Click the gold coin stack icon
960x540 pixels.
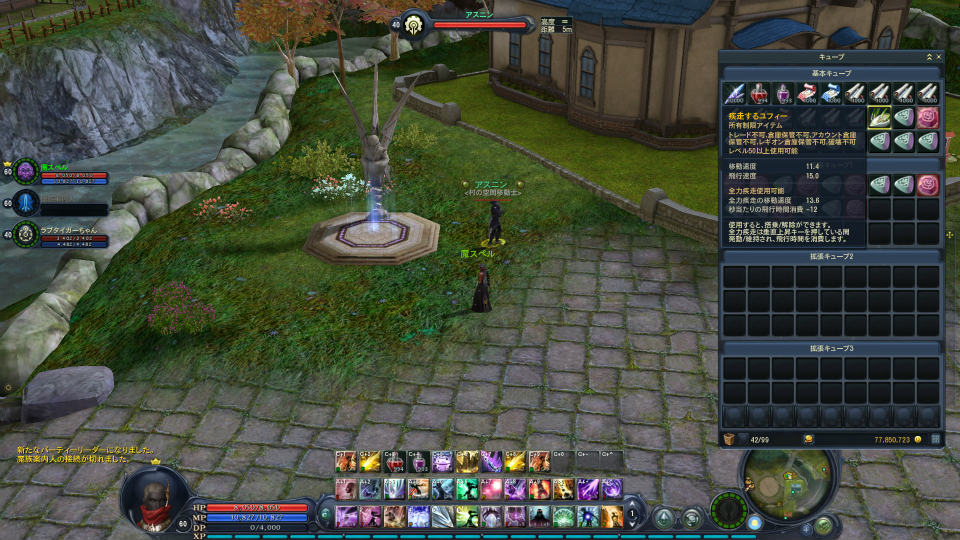coord(808,439)
